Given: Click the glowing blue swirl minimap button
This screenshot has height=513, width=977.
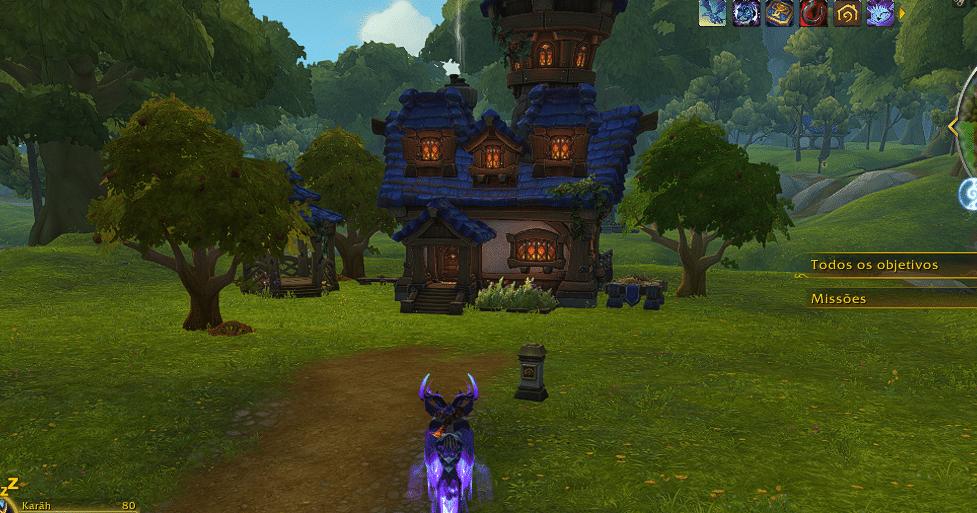Looking at the screenshot, I should pyautogui.click(x=968, y=194).
